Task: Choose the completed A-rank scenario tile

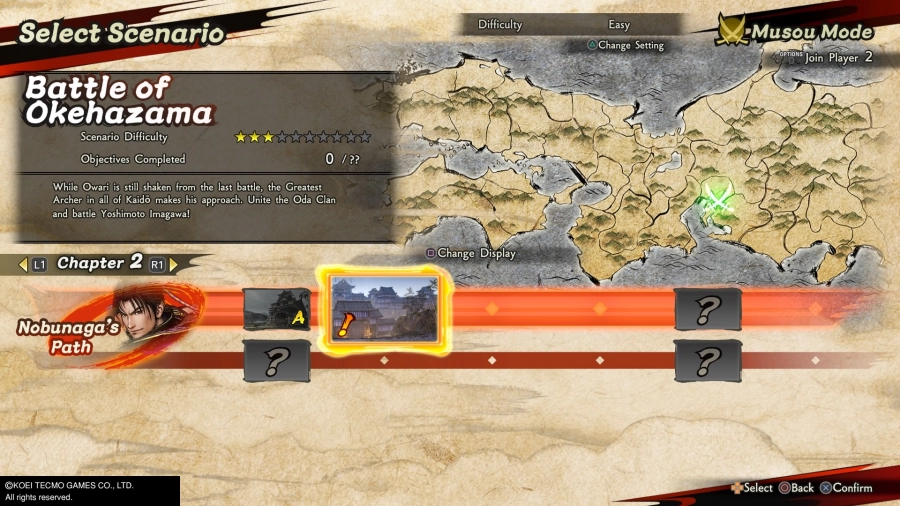Action: tap(277, 308)
